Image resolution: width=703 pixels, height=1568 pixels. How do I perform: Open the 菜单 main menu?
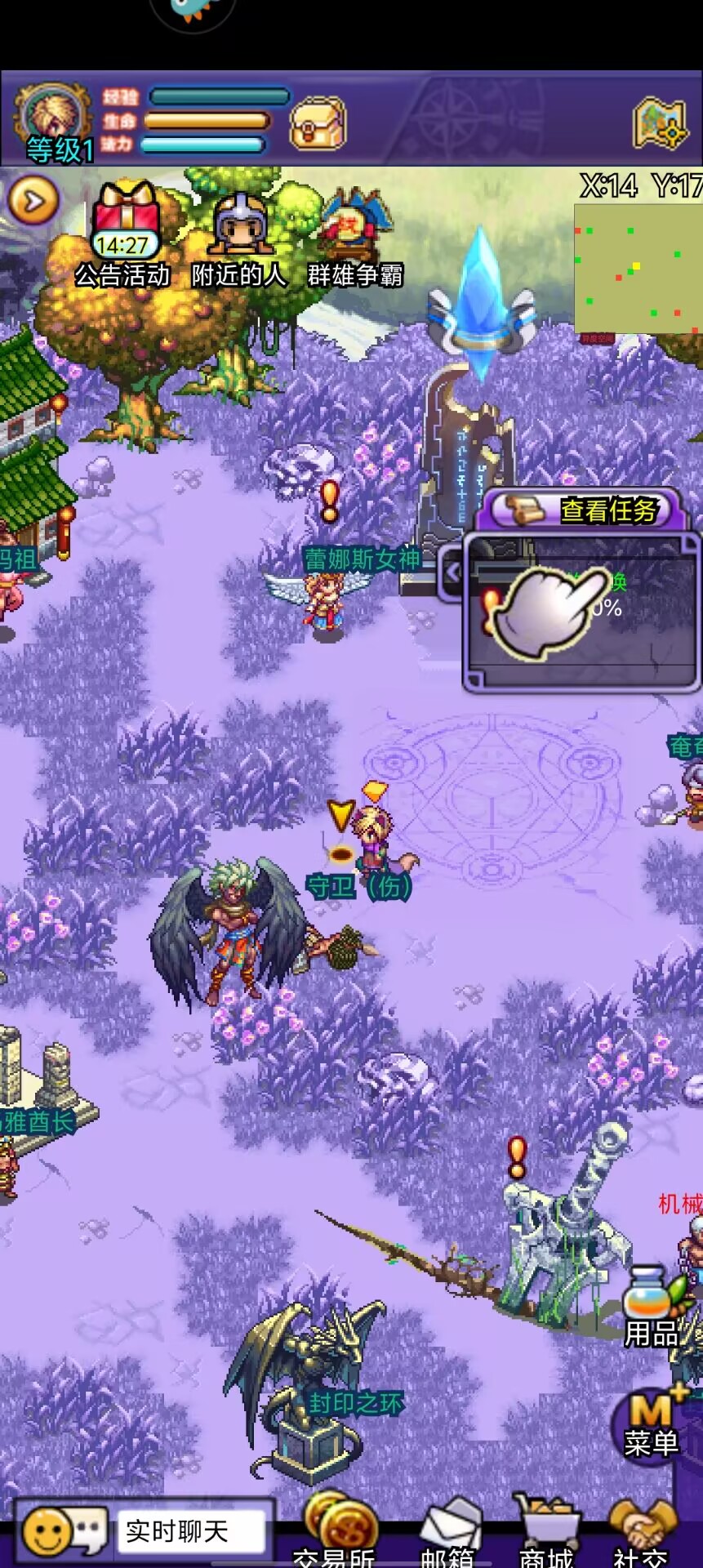pos(652,1423)
